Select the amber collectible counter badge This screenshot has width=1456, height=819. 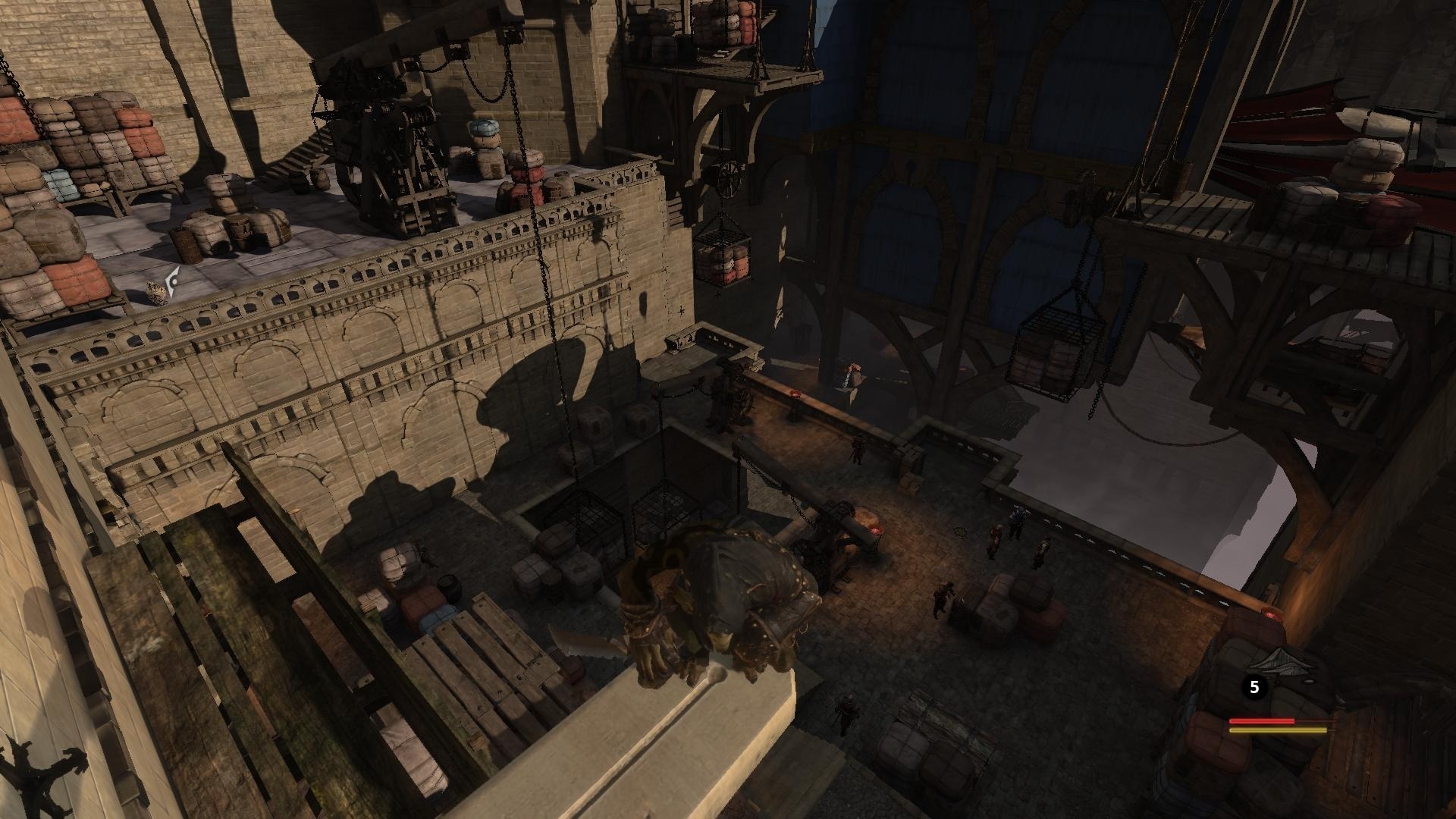(x=1255, y=687)
